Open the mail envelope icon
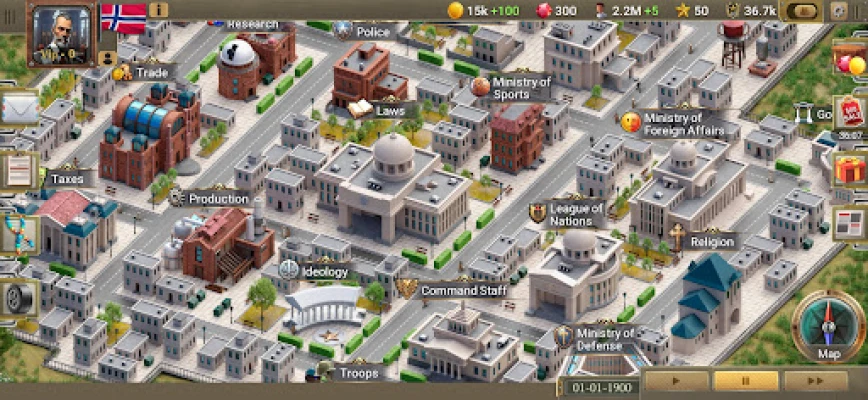The width and height of the screenshot is (868, 400). click(18, 107)
